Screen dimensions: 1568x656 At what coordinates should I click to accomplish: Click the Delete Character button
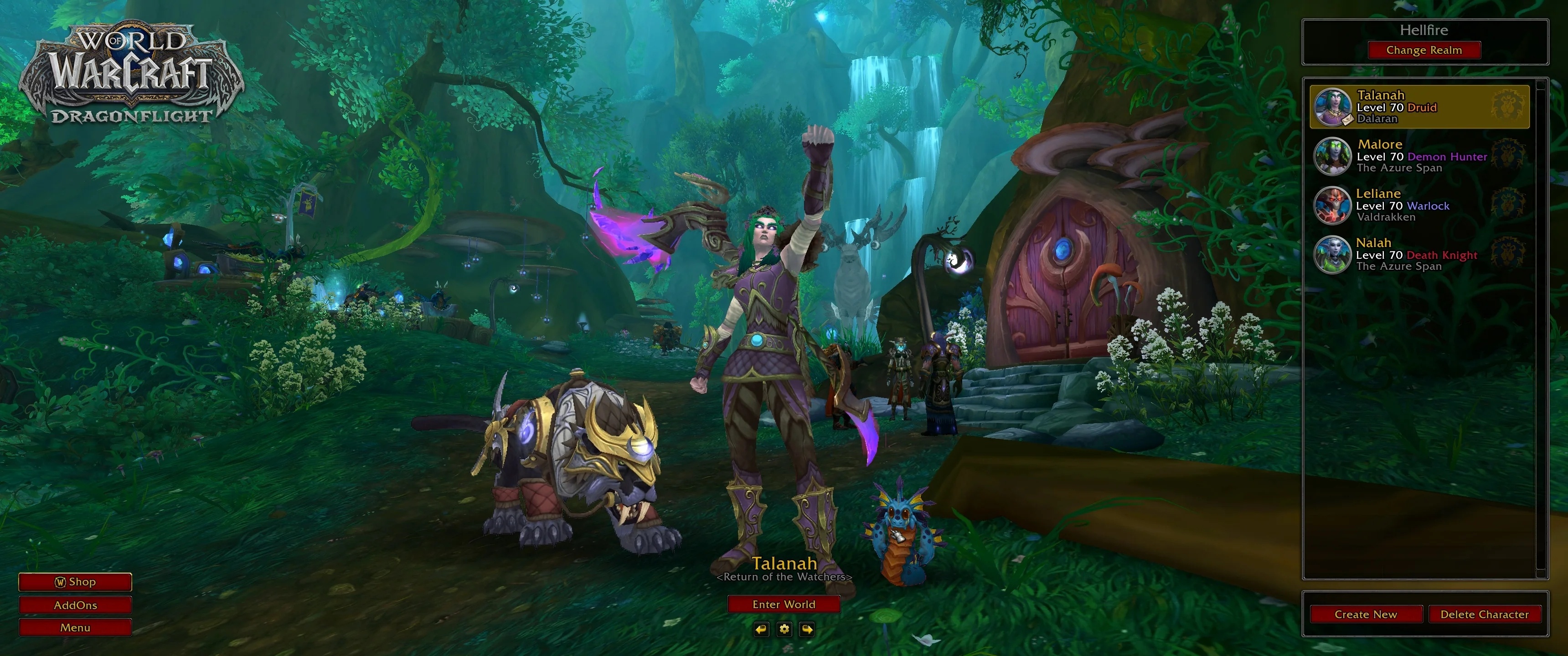[x=1485, y=614]
